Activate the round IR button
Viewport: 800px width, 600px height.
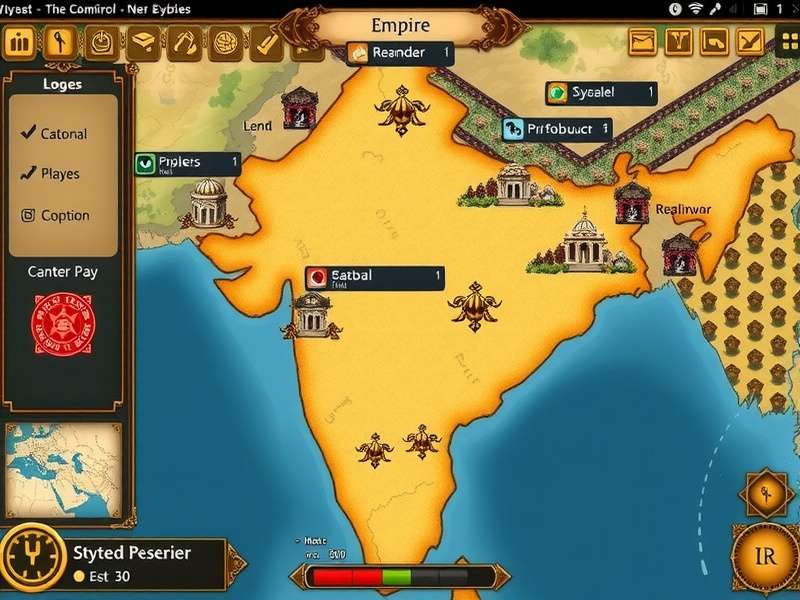pyautogui.click(x=763, y=559)
